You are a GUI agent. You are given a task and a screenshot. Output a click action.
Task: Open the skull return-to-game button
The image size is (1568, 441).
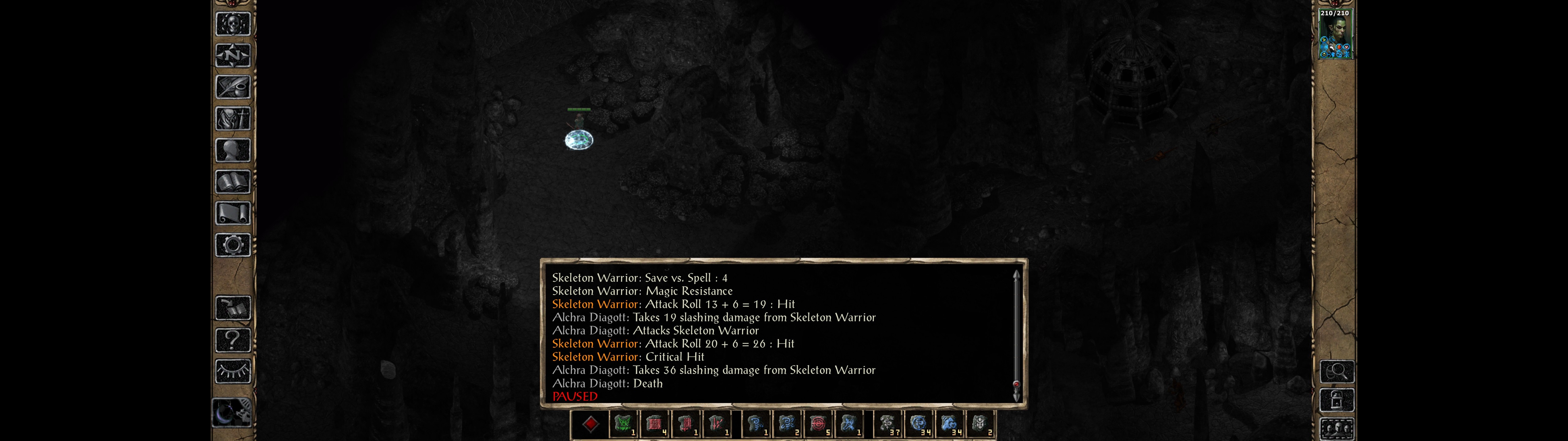[x=232, y=24]
